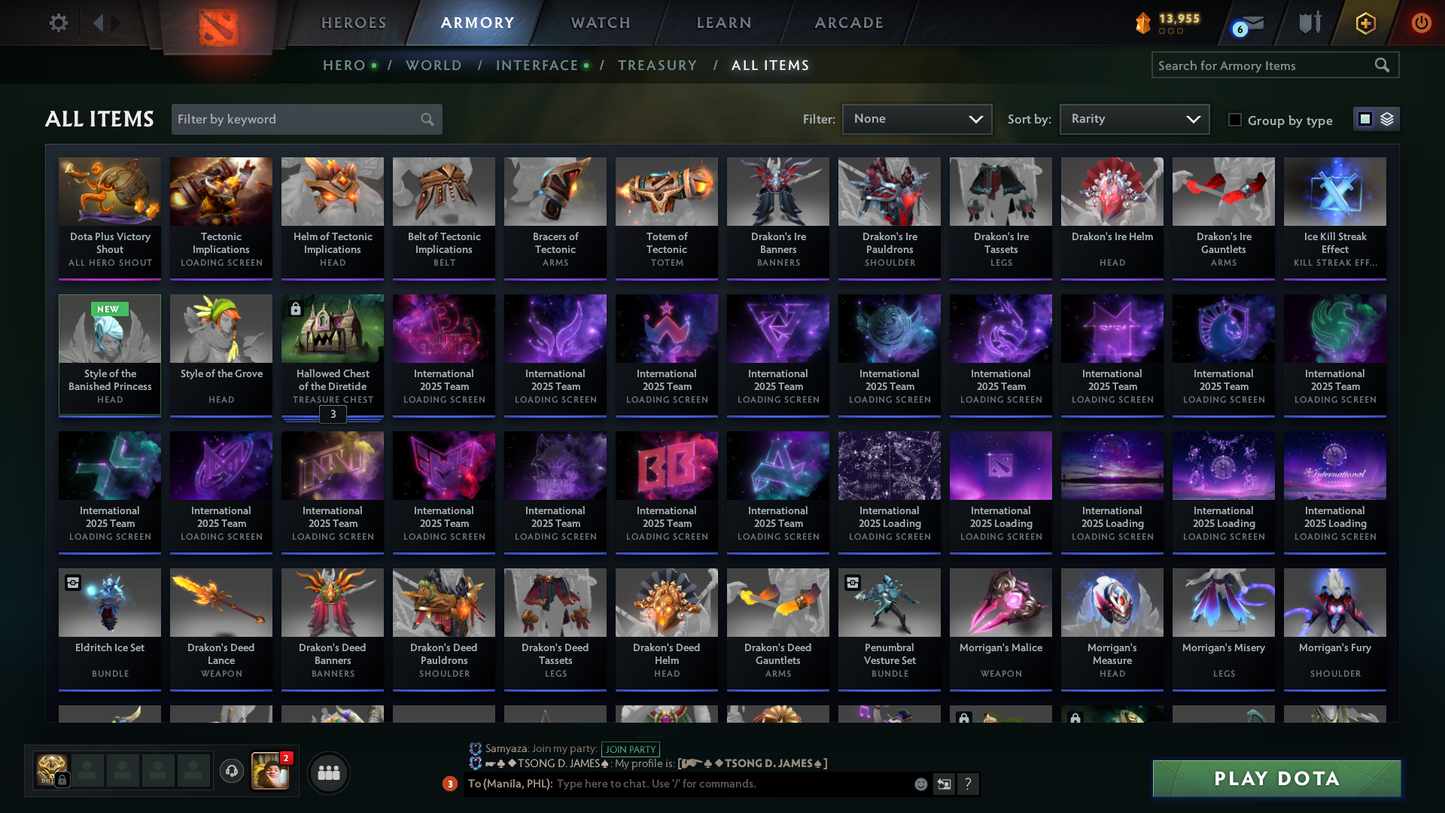Switch to the layered grid view toggle
Screen dimensions: 1445x813
click(x=1388, y=118)
